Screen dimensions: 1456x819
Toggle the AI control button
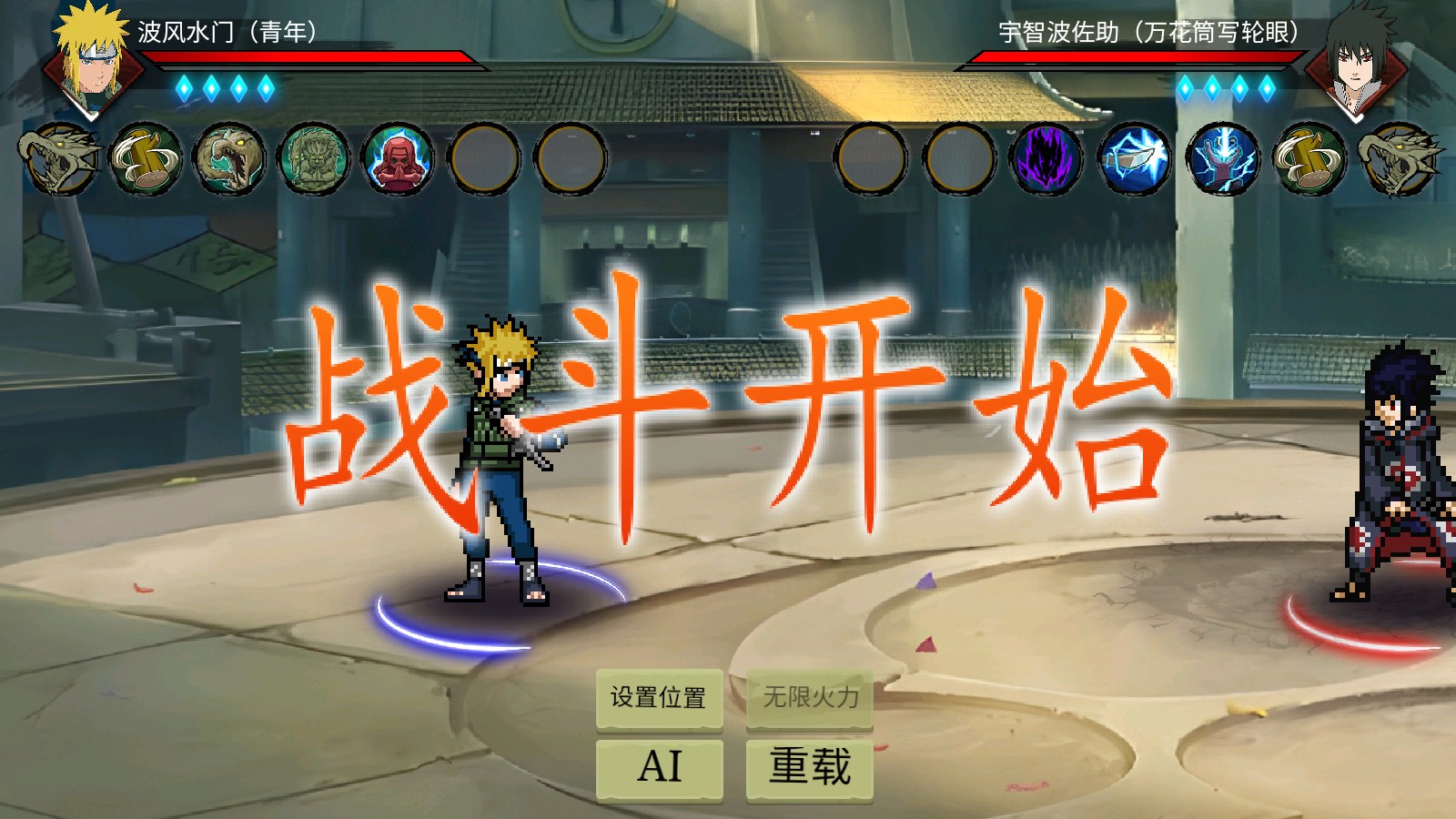(x=659, y=767)
